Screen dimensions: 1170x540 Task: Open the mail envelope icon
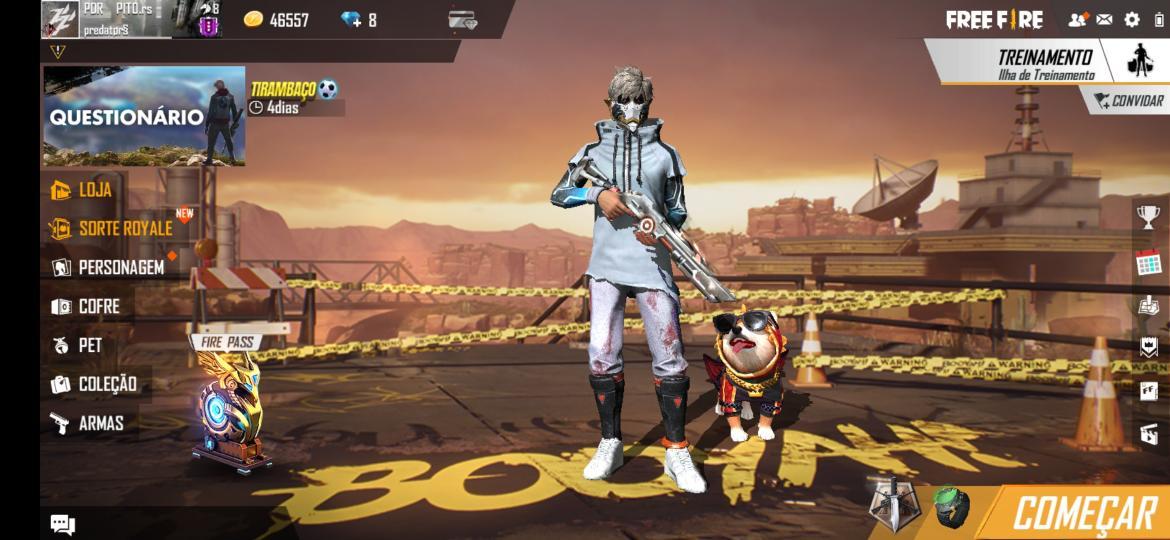click(x=1105, y=19)
